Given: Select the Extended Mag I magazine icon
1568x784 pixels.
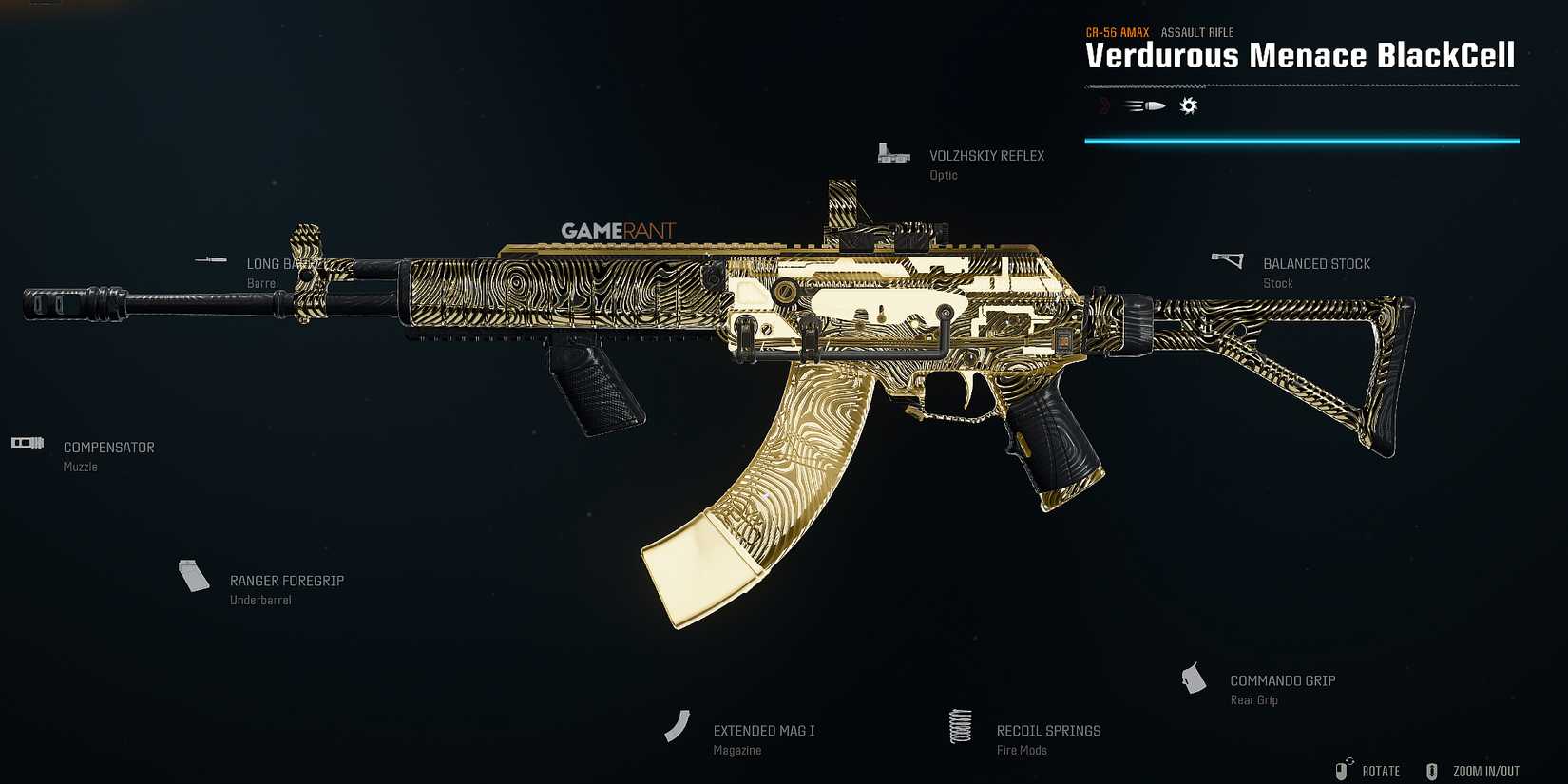Looking at the screenshot, I should point(677,725).
